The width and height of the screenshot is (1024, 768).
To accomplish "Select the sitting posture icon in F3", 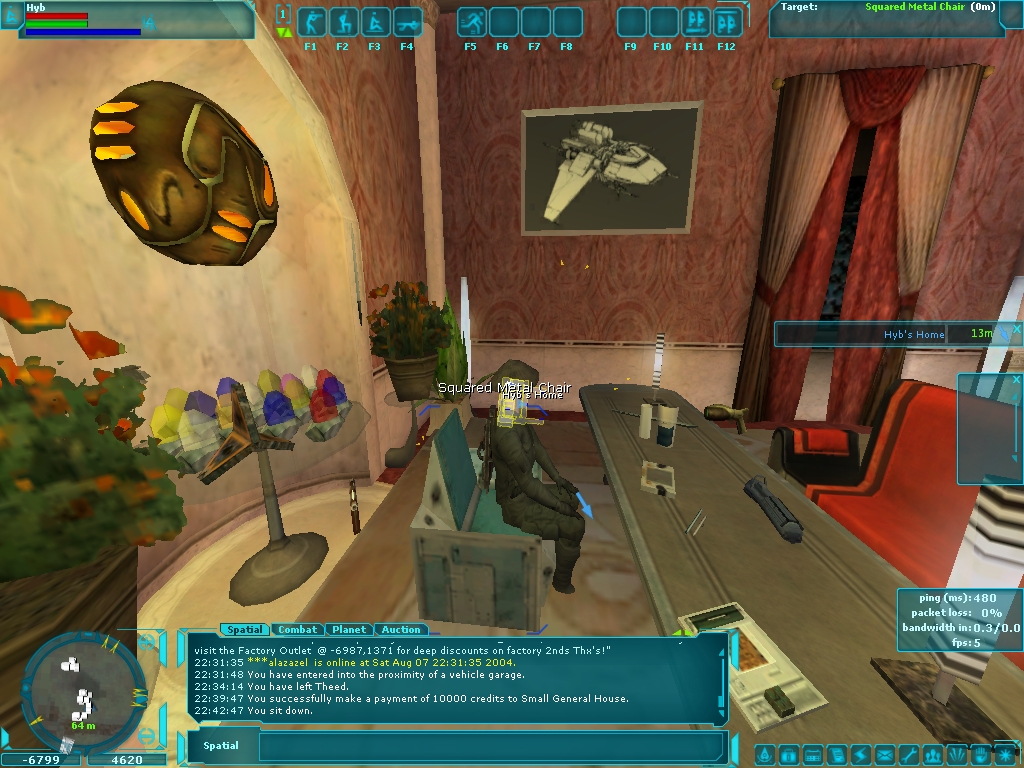I will (374, 22).
